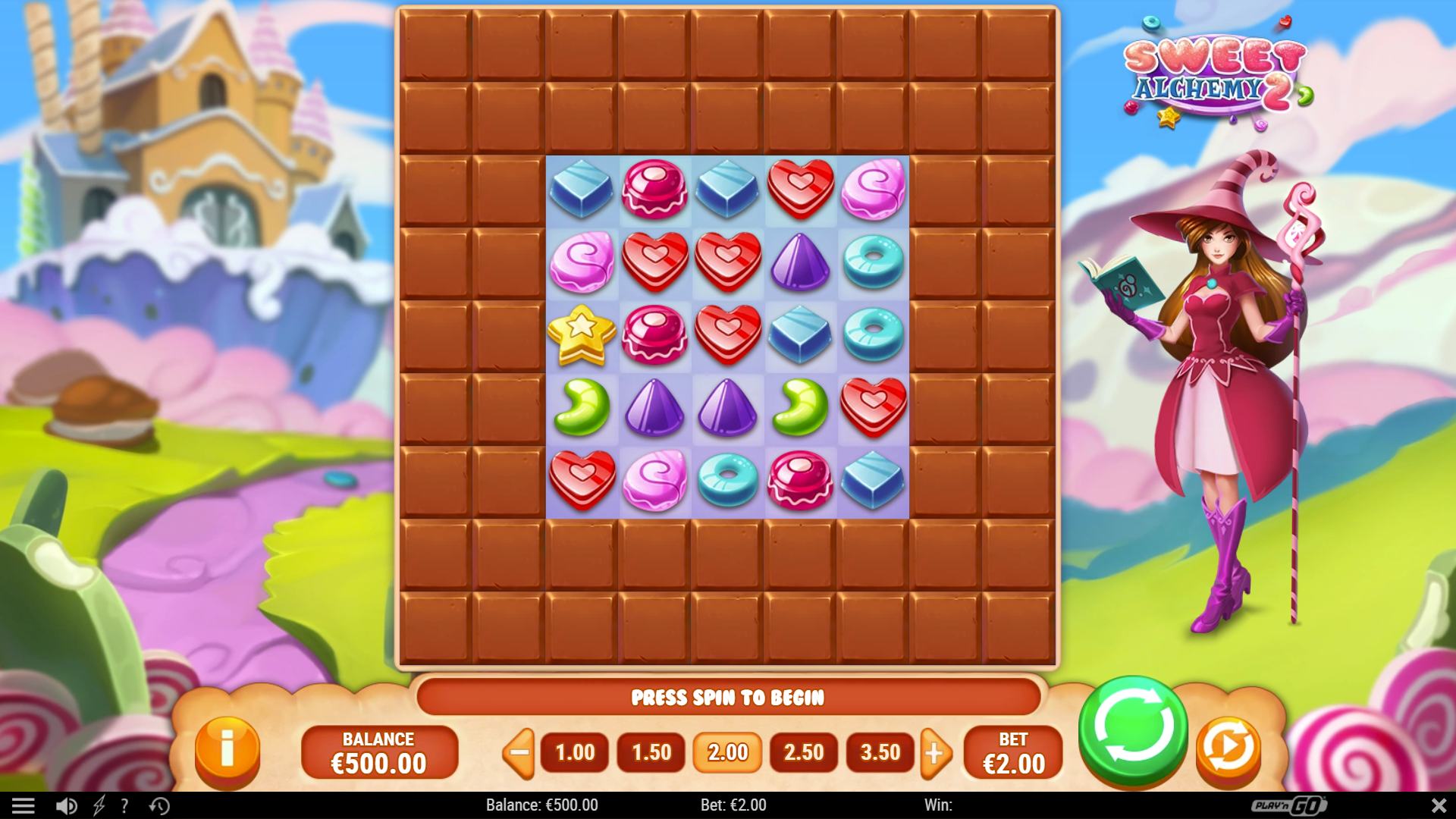Decrease the bet with the minus button
This screenshot has height=819, width=1456.
tap(518, 753)
